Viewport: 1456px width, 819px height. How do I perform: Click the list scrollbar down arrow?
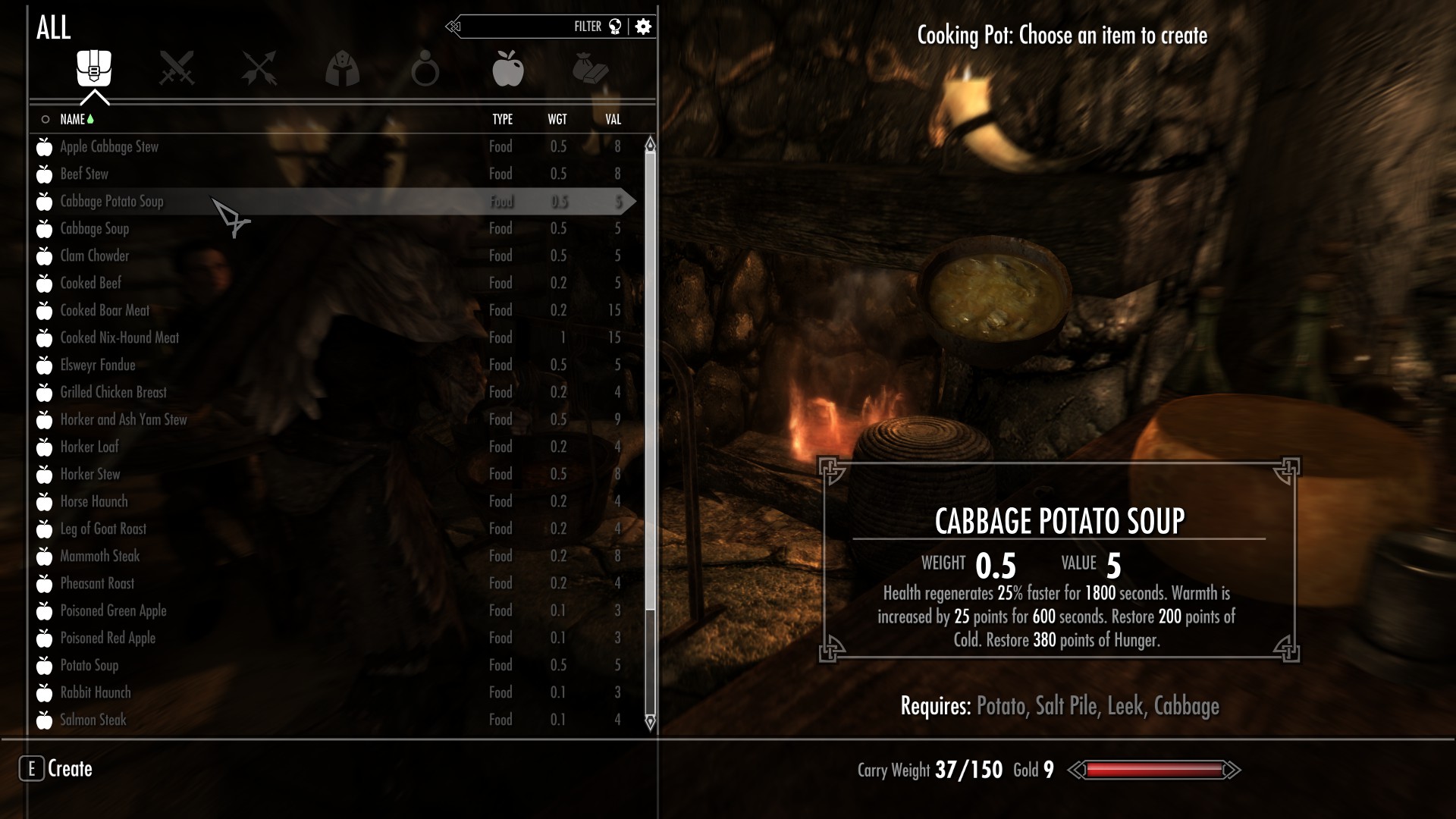650,722
